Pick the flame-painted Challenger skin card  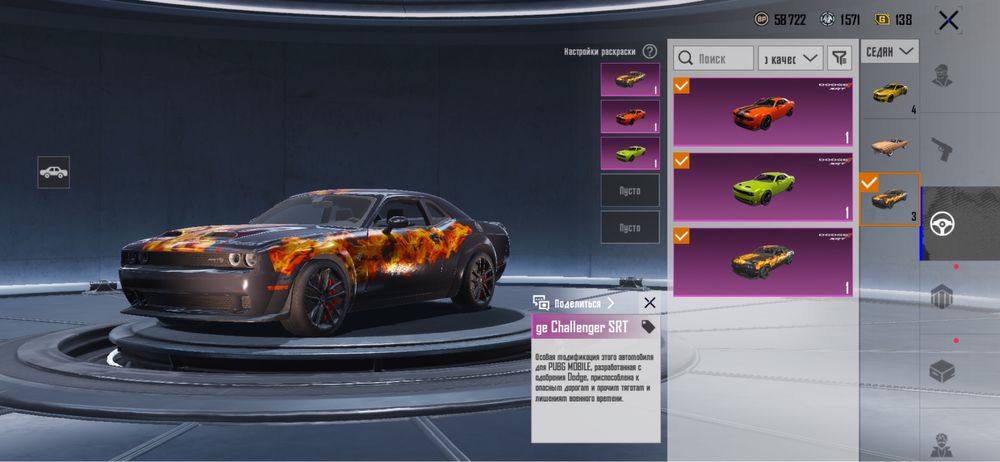tap(763, 262)
